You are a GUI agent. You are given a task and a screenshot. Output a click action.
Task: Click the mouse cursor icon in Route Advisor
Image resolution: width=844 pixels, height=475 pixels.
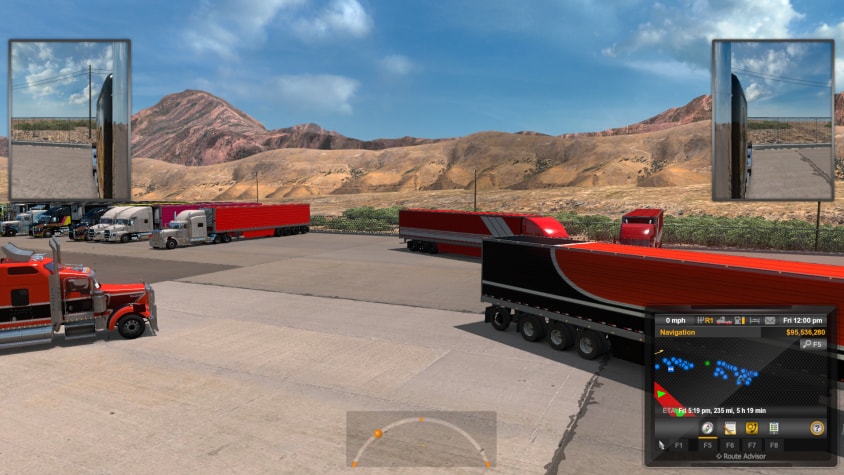point(660,445)
